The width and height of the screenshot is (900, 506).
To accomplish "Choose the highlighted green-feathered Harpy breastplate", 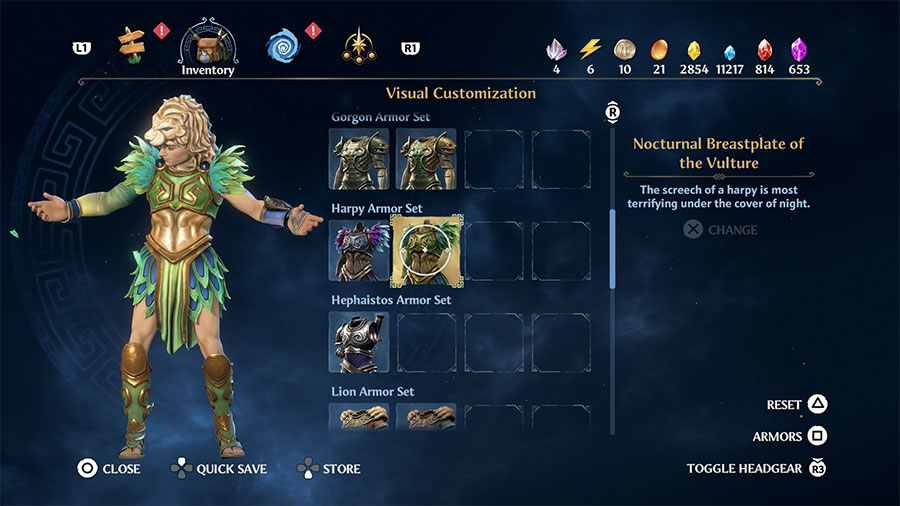I will (x=426, y=250).
